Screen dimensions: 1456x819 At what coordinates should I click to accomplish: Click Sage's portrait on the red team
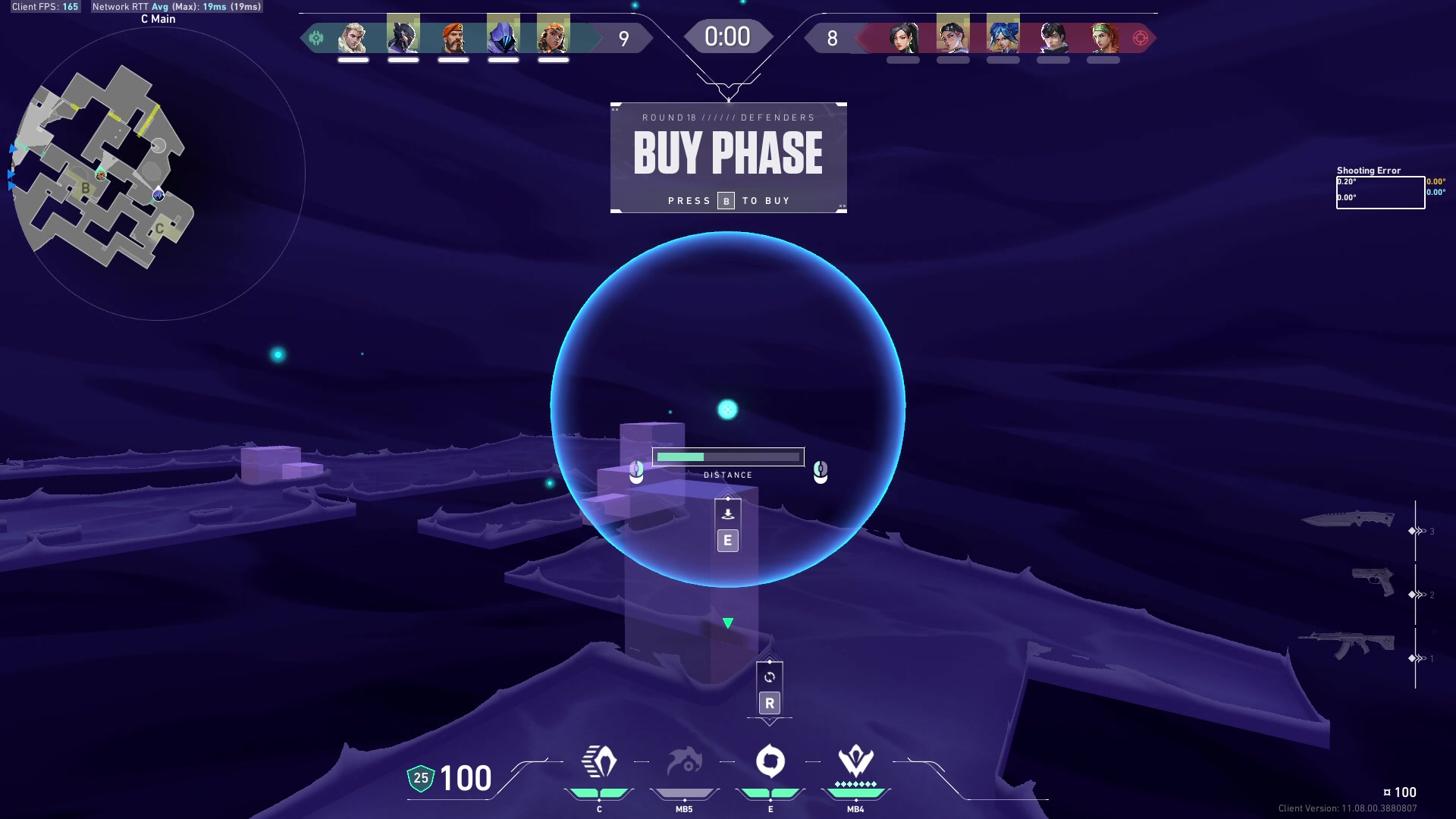point(903,37)
